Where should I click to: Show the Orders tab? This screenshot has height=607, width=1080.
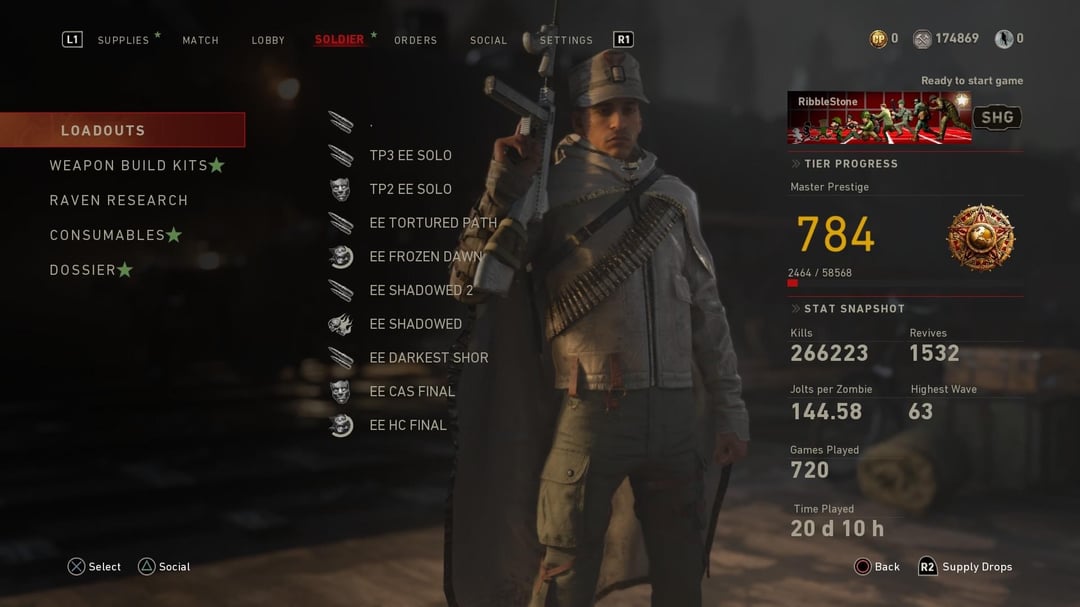pyautogui.click(x=415, y=40)
